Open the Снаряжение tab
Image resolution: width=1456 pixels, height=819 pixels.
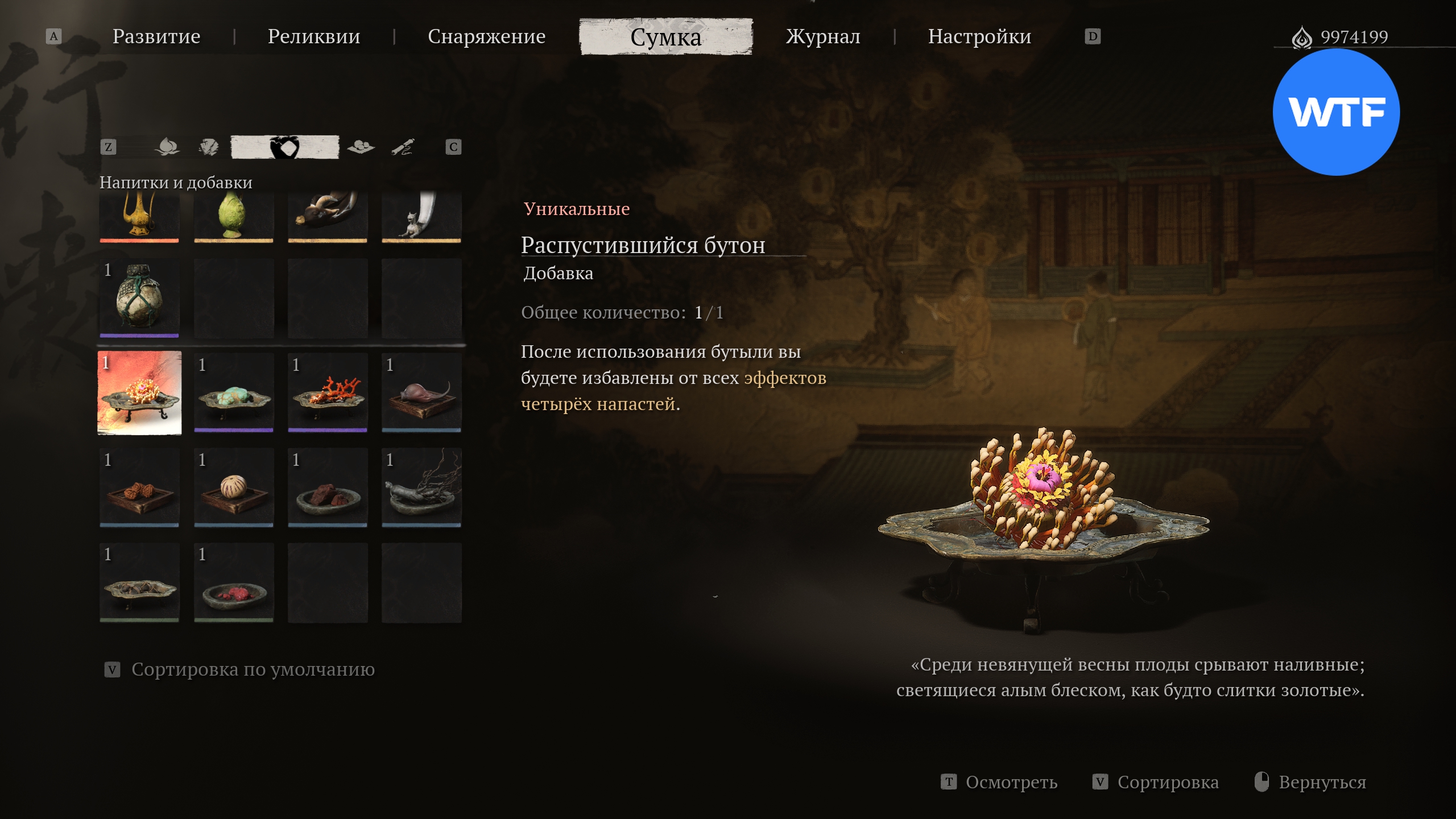(x=486, y=36)
